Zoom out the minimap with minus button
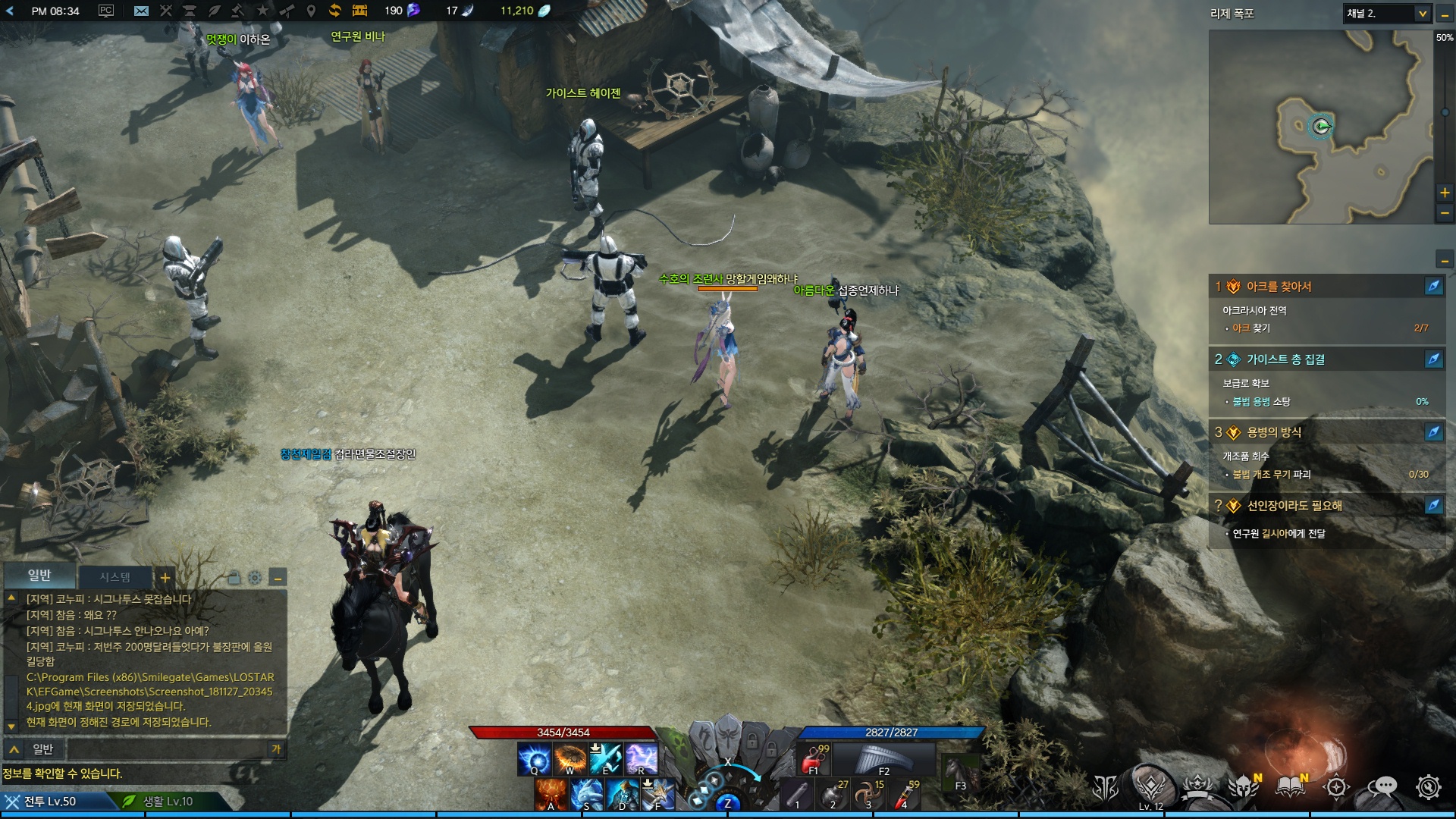1456x819 pixels. (x=1445, y=214)
